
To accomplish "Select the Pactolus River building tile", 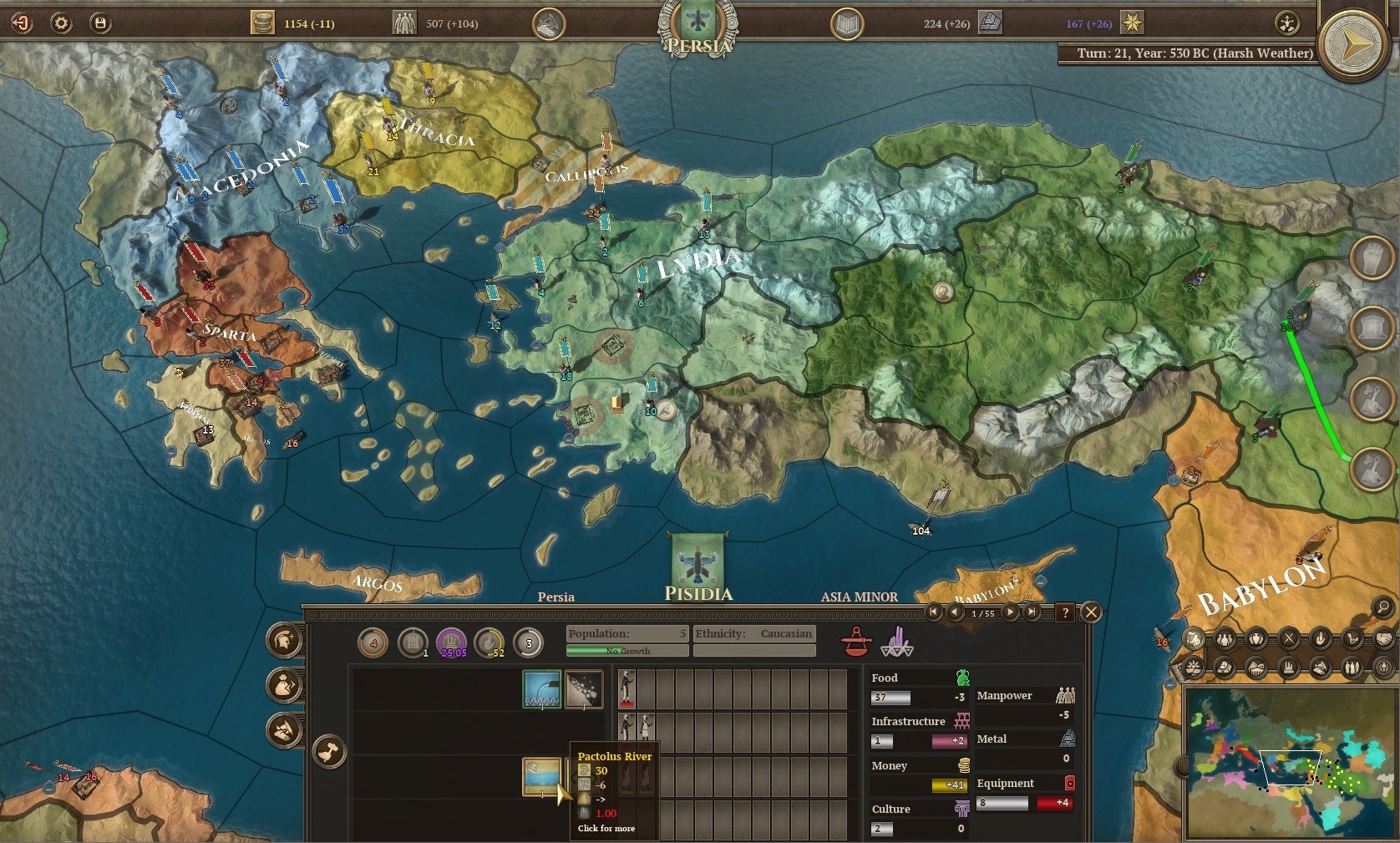I will click(542, 776).
